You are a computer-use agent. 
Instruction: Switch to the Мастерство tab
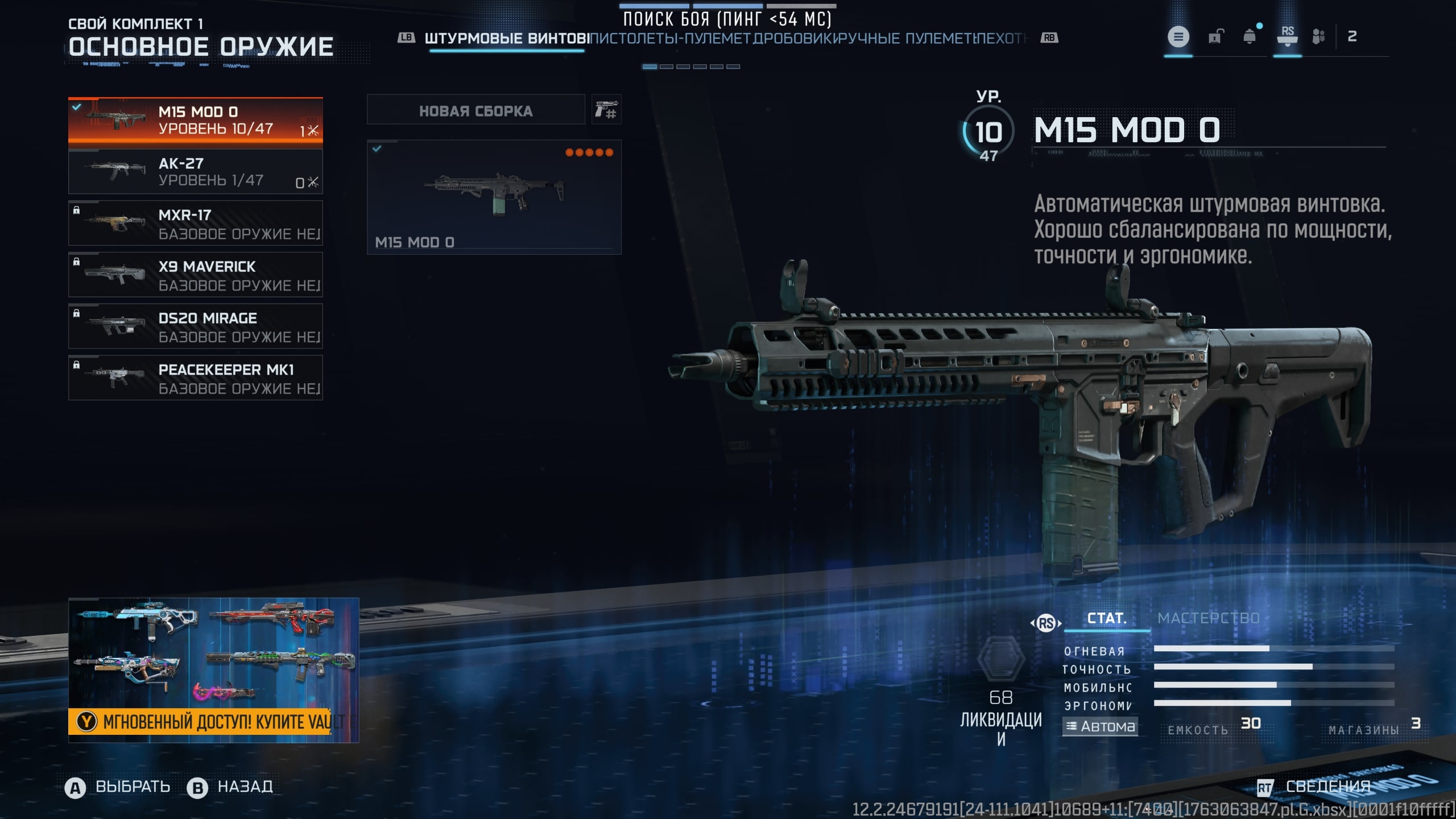[1208, 618]
